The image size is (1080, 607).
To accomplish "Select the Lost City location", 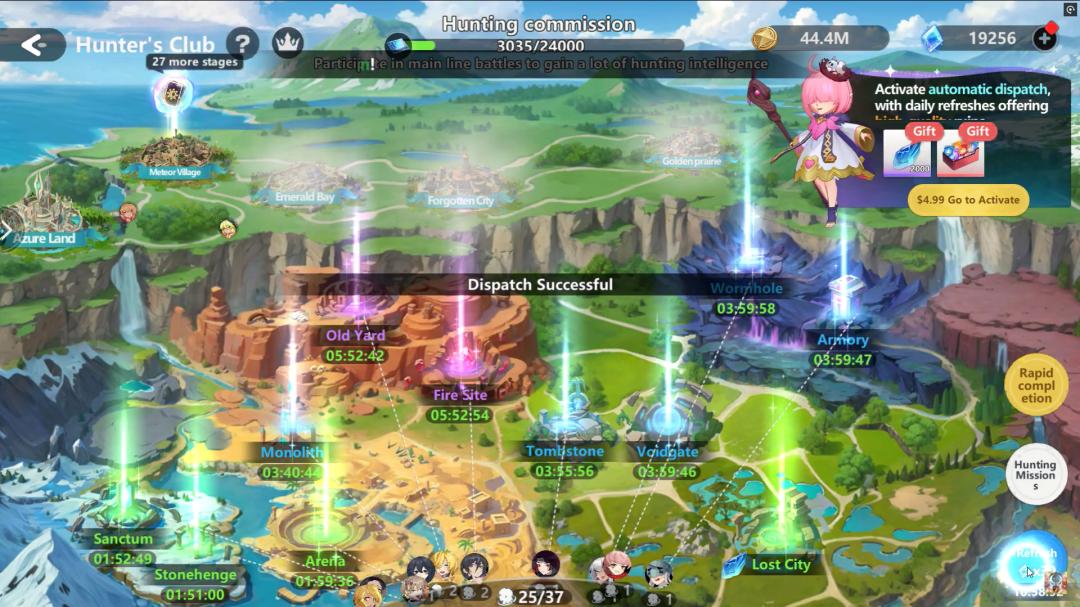I will [780, 565].
